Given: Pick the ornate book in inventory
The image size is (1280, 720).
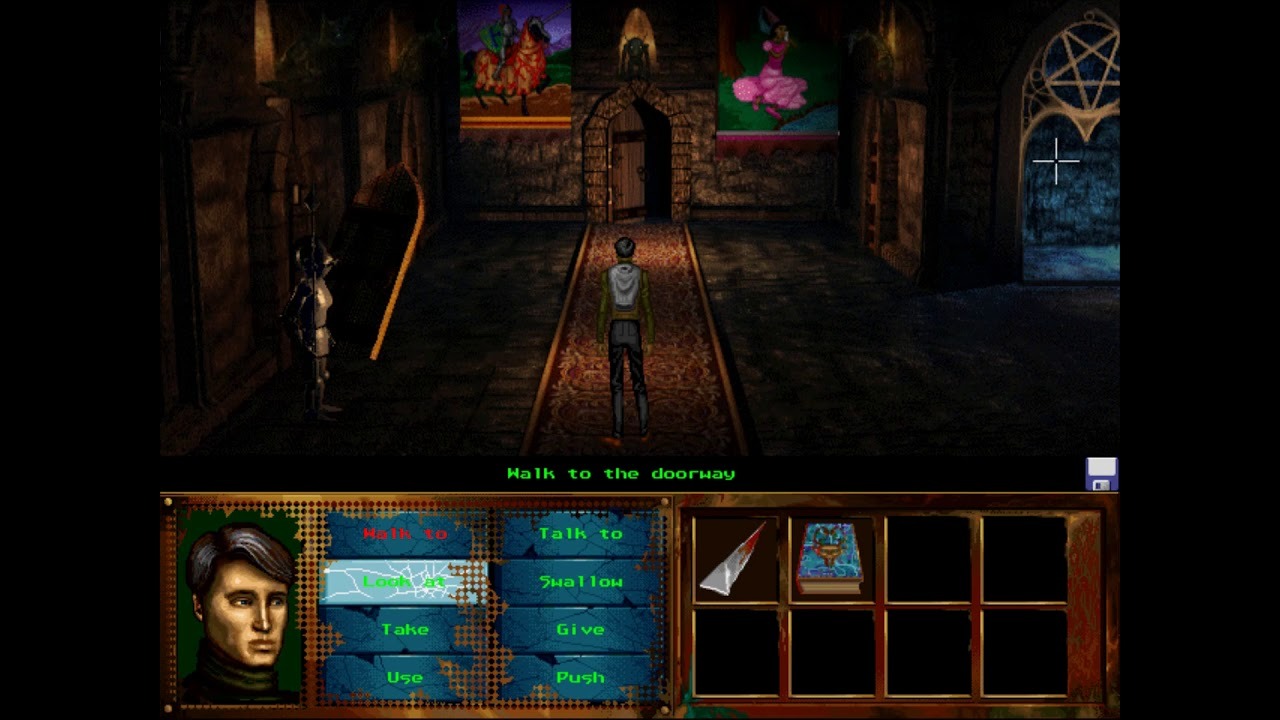Looking at the screenshot, I should tap(831, 558).
